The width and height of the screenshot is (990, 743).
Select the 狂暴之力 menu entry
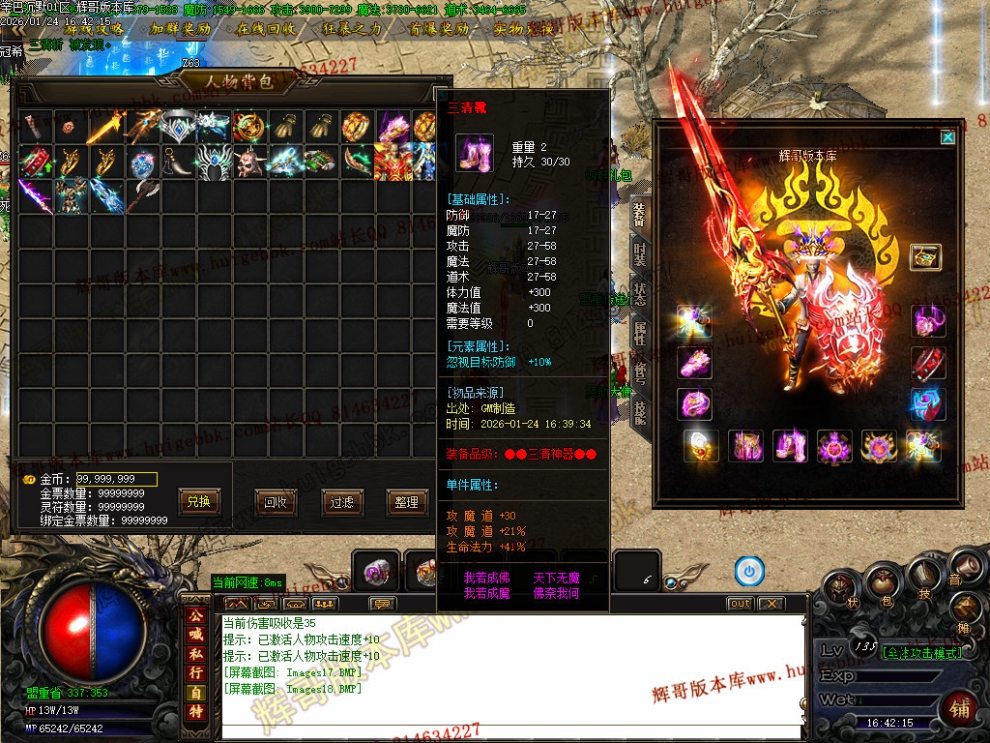354,29
